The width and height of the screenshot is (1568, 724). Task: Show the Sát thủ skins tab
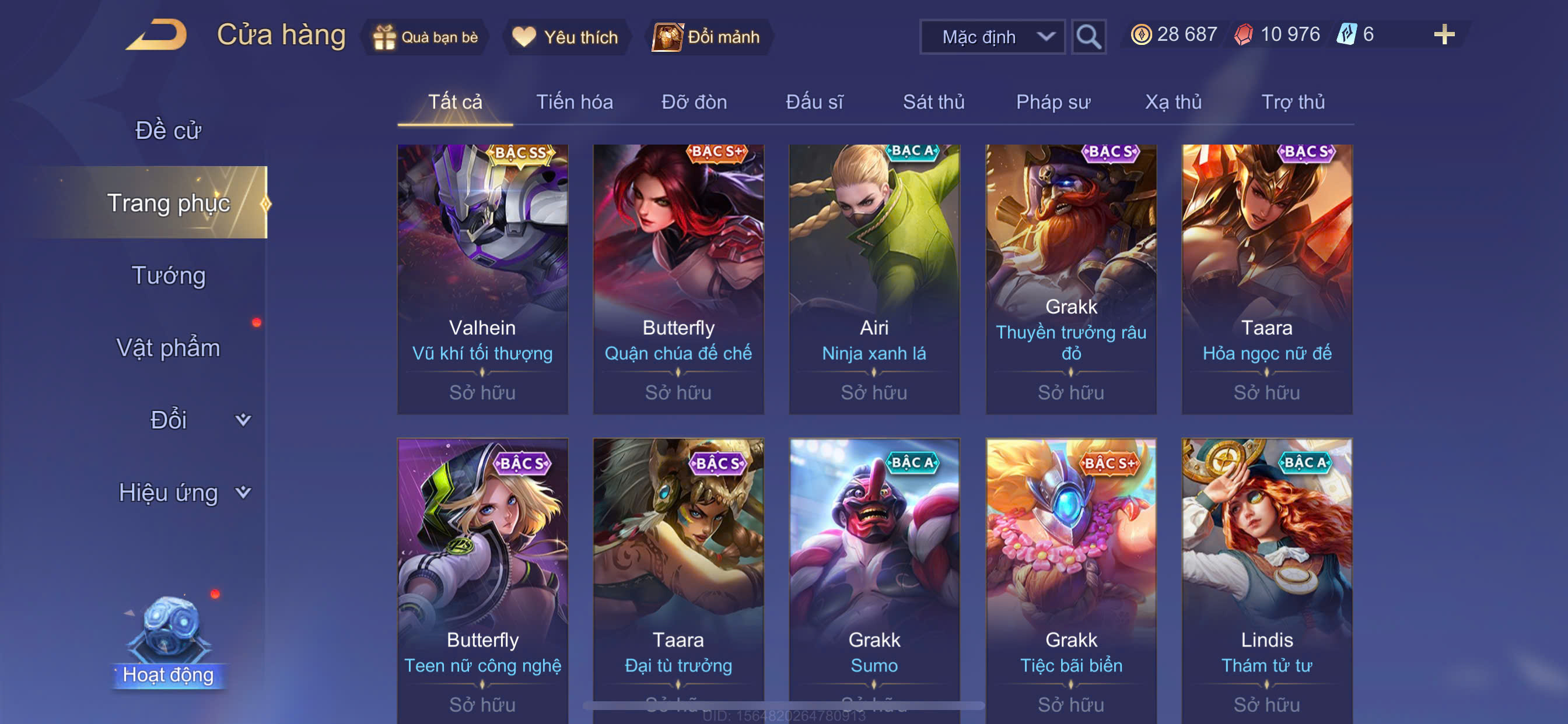[933, 101]
